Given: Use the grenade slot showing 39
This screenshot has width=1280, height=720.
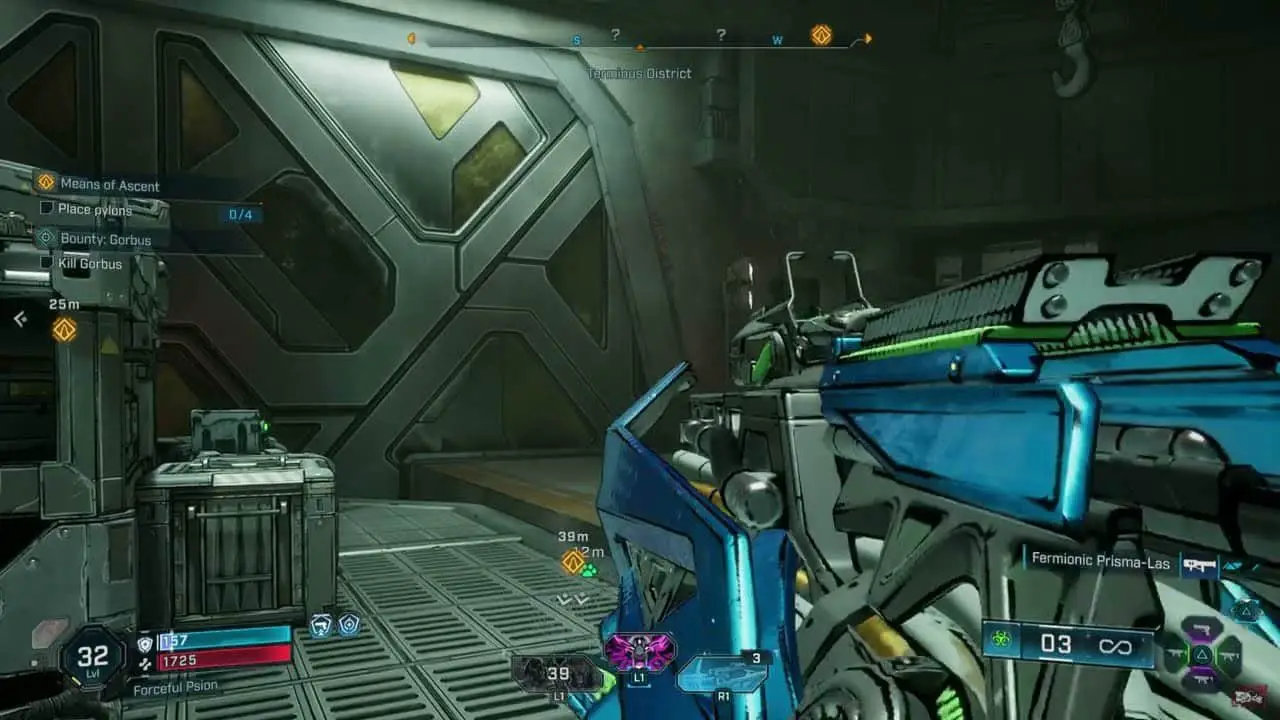Looking at the screenshot, I should pyautogui.click(x=556, y=675).
